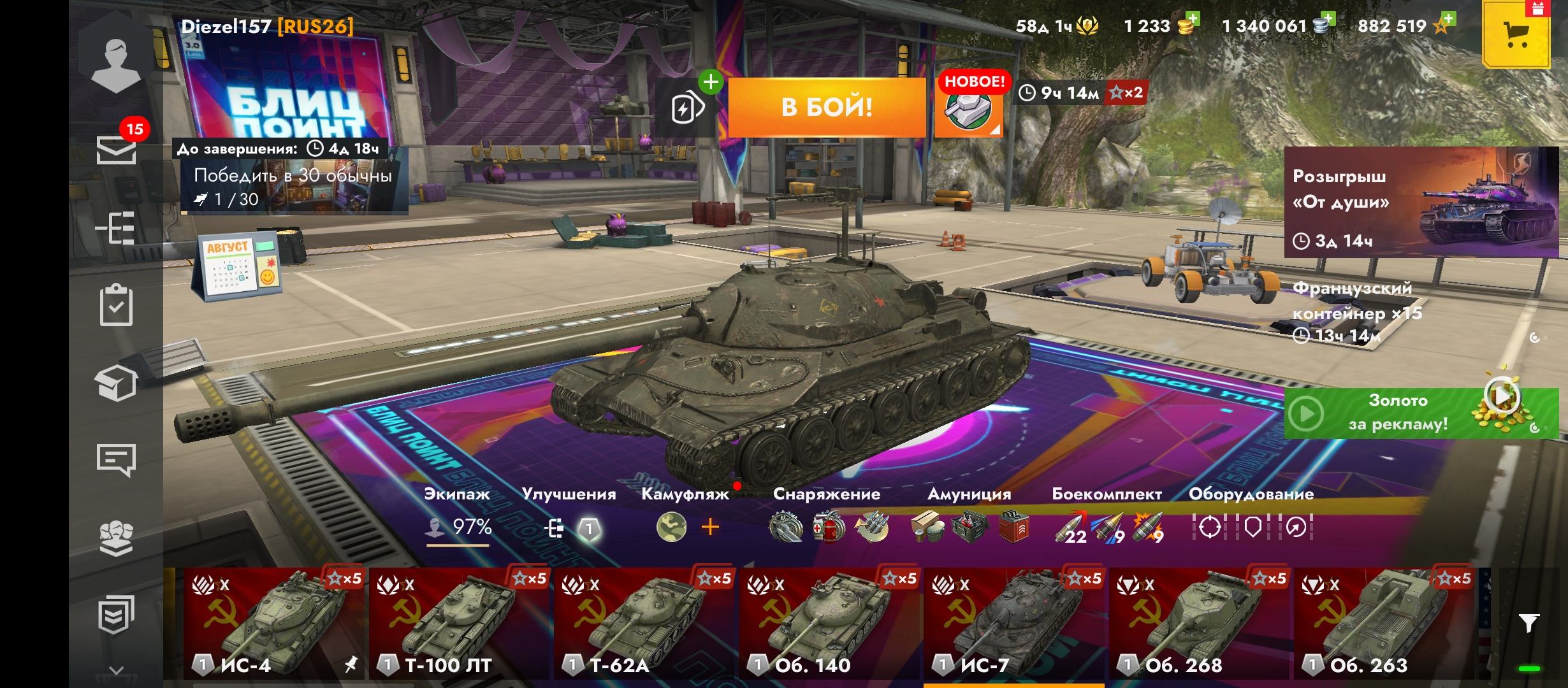This screenshot has height=688, width=1568.
Task: Select the Т-100 ЛТ tank
Action: pos(459,623)
